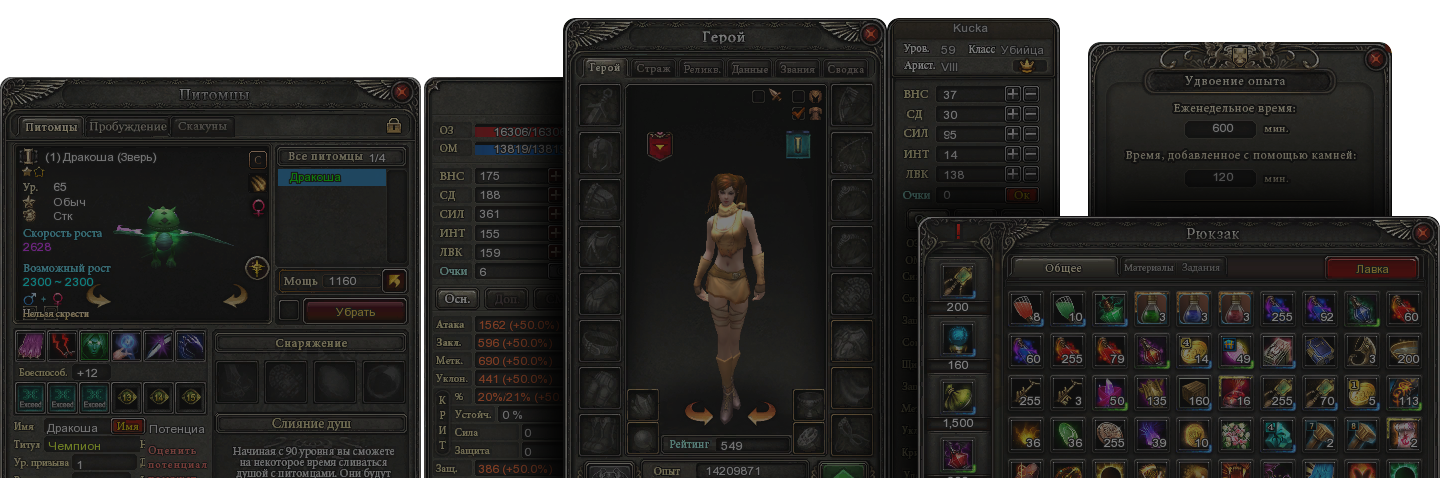This screenshot has width=1440, height=478.
Task: Show the Сводка summary tab
Action: point(846,69)
